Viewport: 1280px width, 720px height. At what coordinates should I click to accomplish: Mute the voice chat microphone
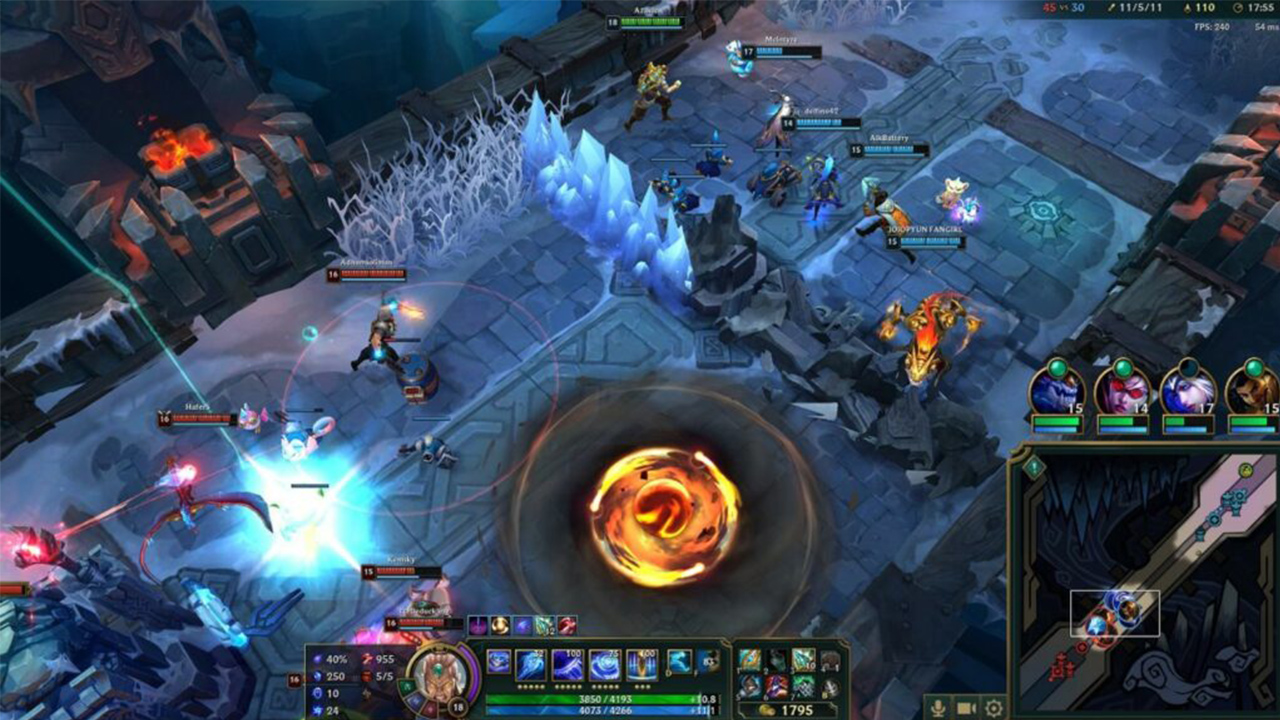point(938,709)
